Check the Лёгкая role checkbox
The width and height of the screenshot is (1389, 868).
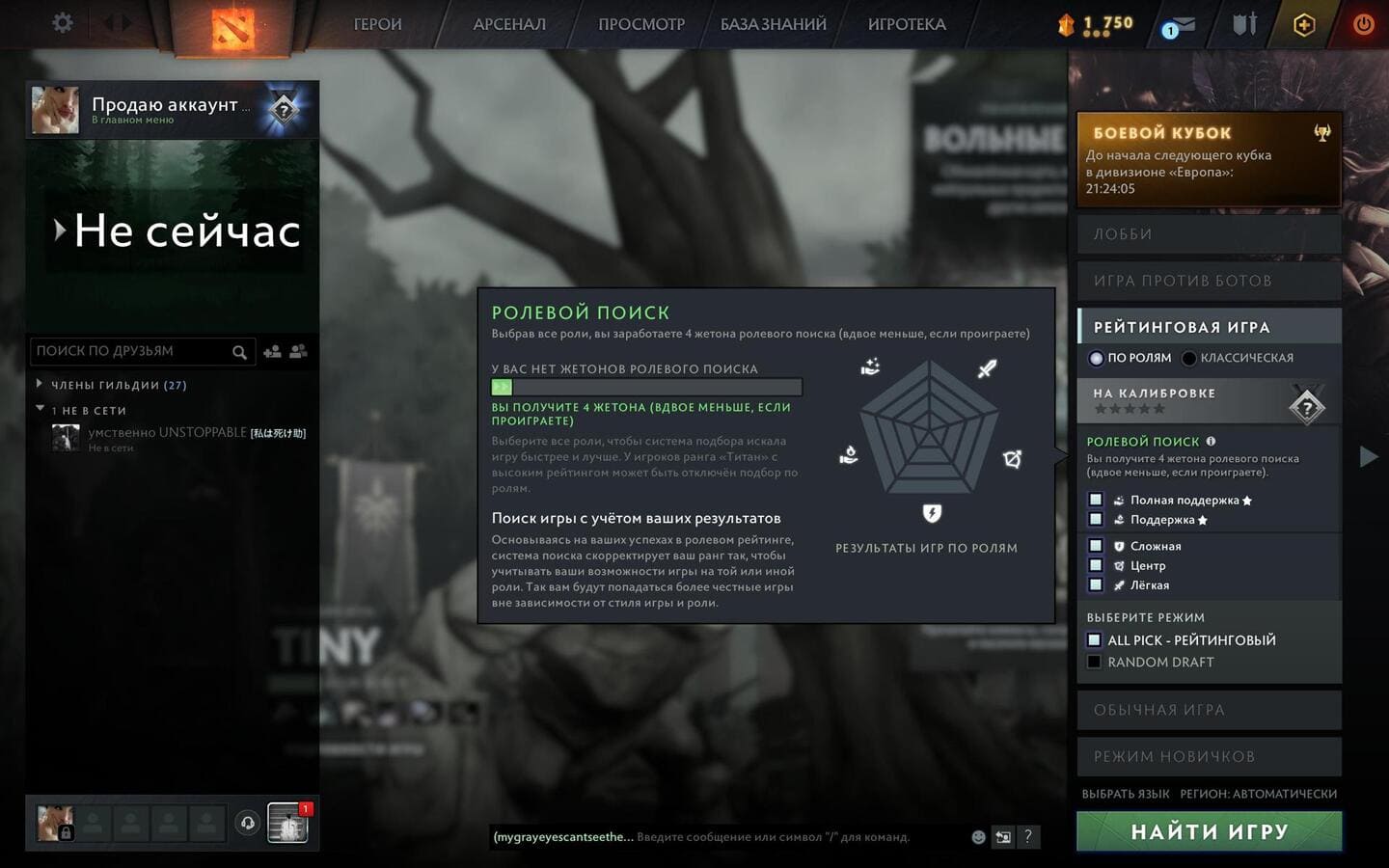click(x=1096, y=584)
